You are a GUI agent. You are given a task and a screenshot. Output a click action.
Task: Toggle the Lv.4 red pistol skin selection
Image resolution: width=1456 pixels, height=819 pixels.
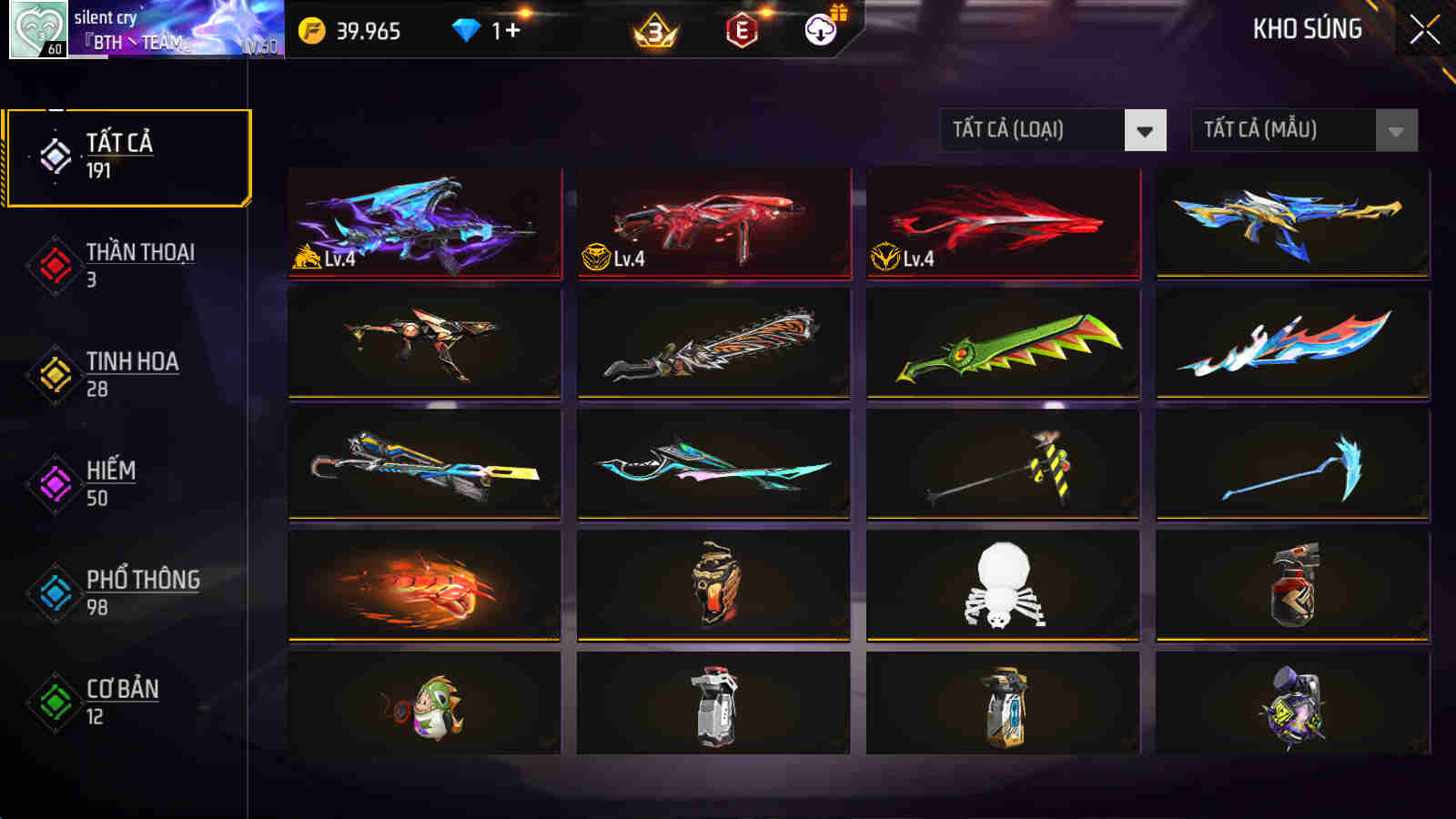coord(715,223)
